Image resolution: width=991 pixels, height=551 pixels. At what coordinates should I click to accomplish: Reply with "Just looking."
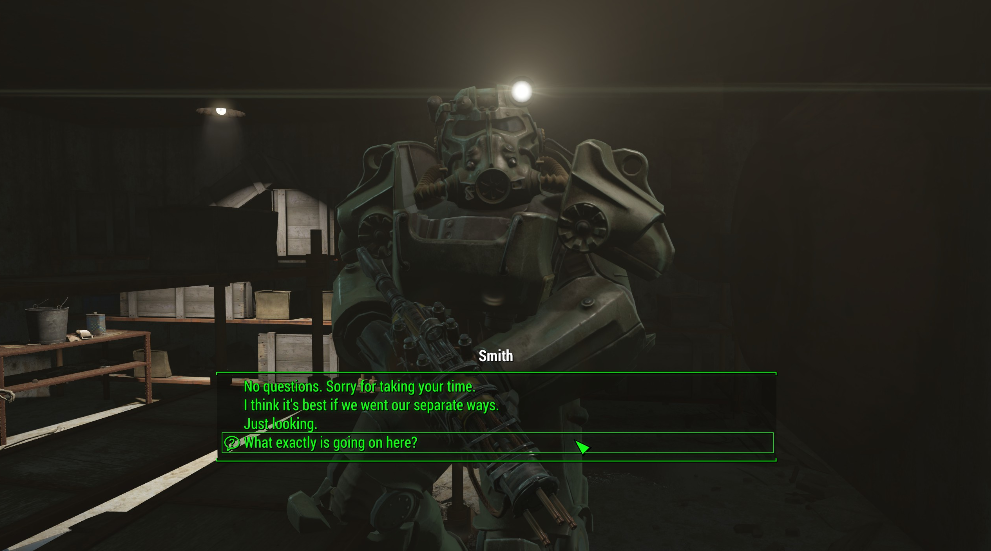coord(281,424)
